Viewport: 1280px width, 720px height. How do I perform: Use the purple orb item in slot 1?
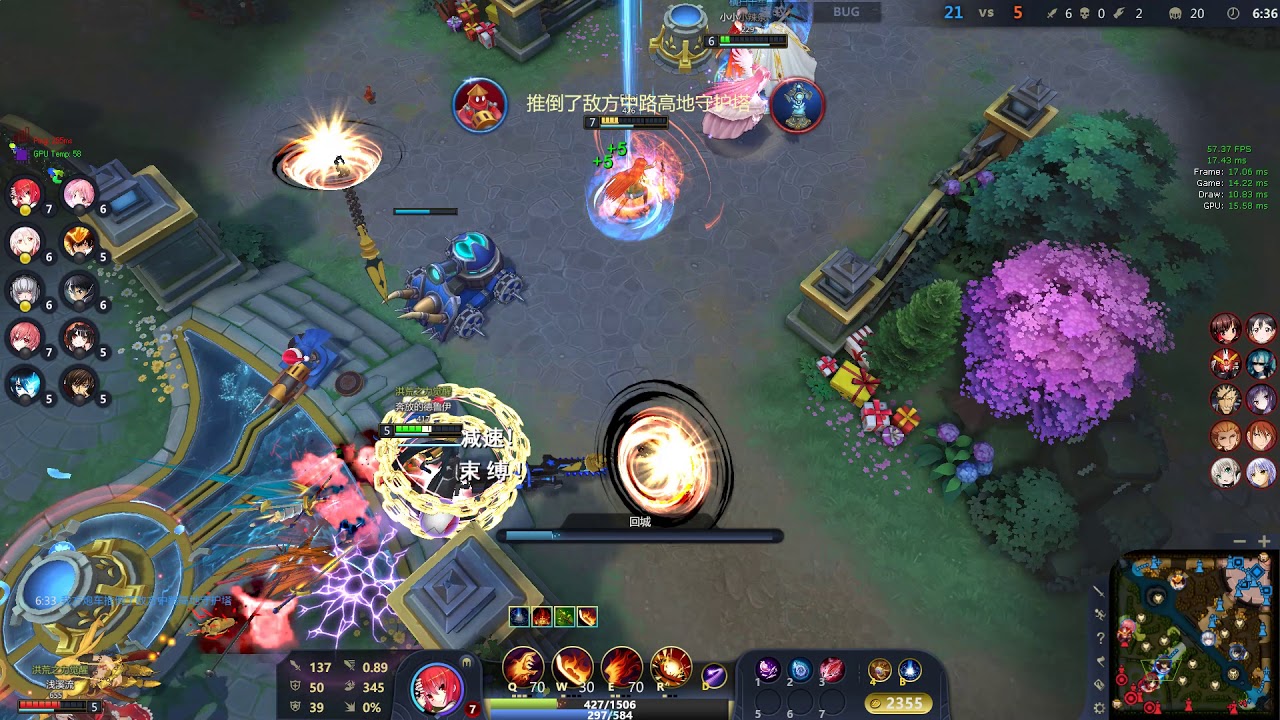768,669
